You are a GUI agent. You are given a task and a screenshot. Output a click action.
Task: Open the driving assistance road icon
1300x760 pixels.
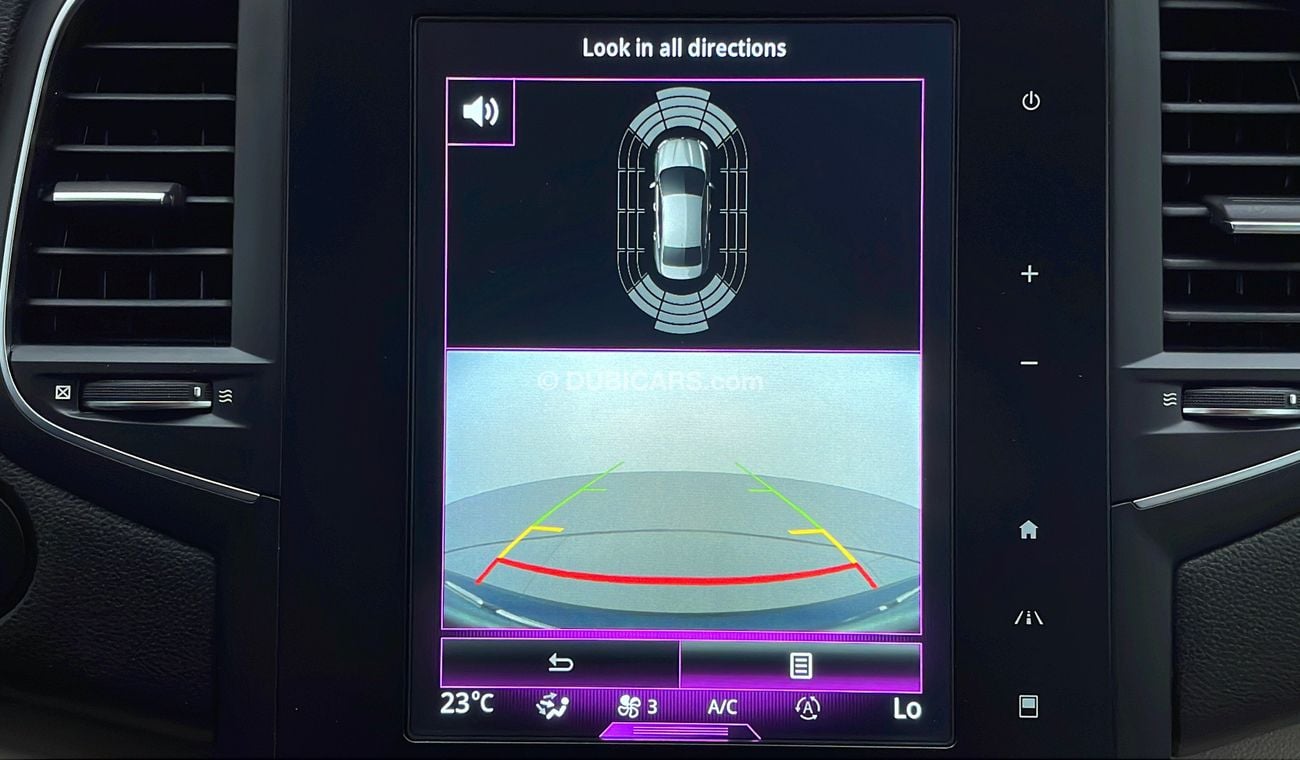1028,618
